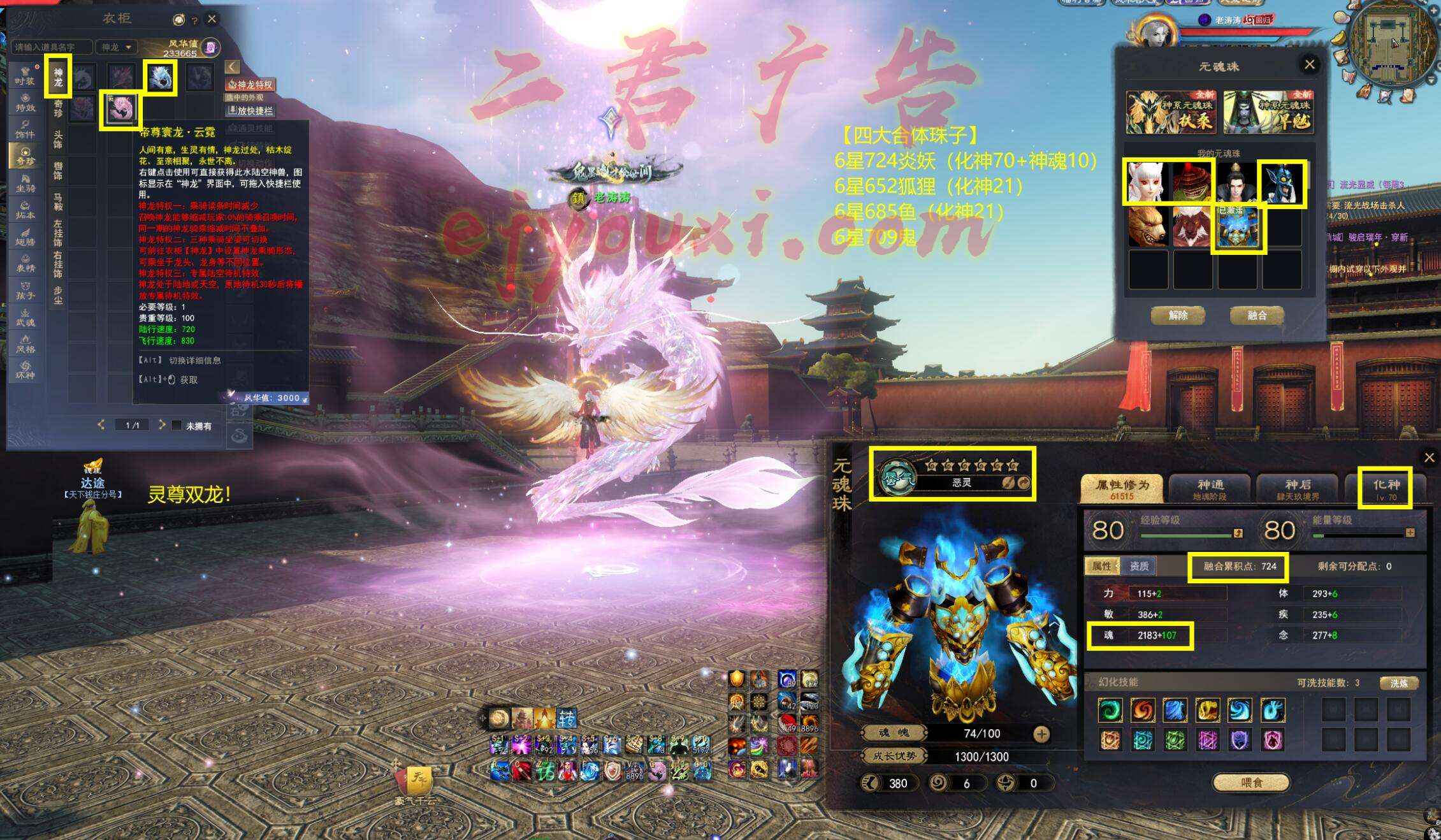Click the 解除 button
Screen dimensions: 1441x840
coord(1178,315)
